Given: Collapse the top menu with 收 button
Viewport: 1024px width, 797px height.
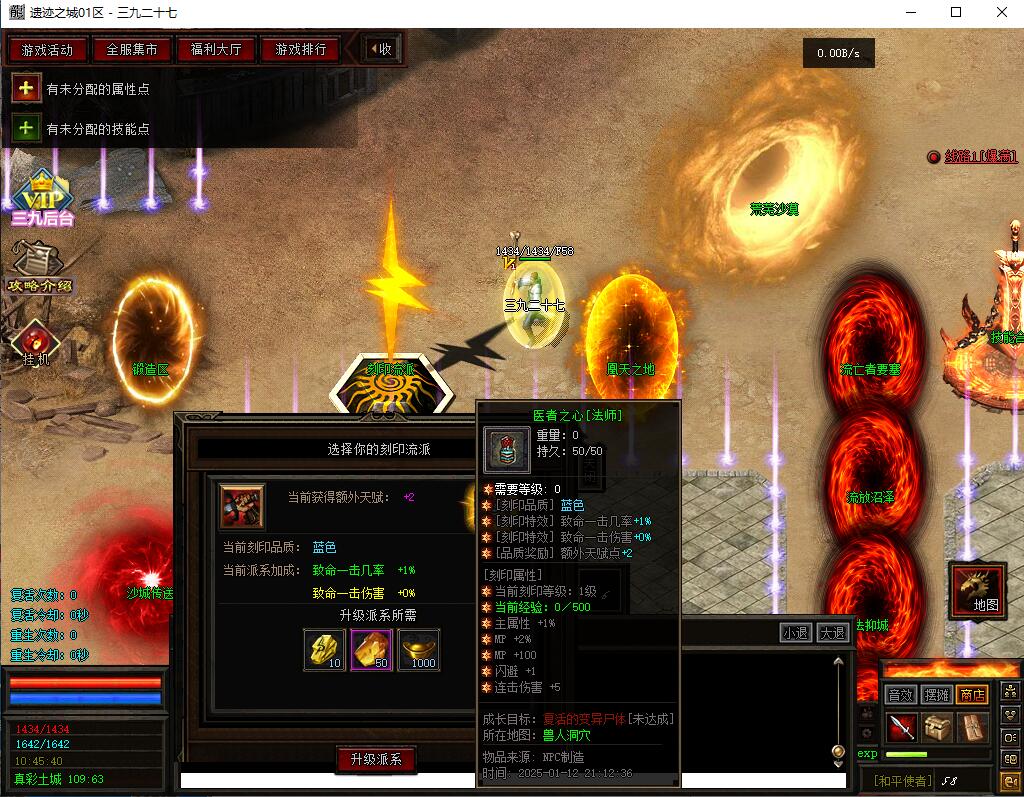Looking at the screenshot, I should pyautogui.click(x=380, y=49).
